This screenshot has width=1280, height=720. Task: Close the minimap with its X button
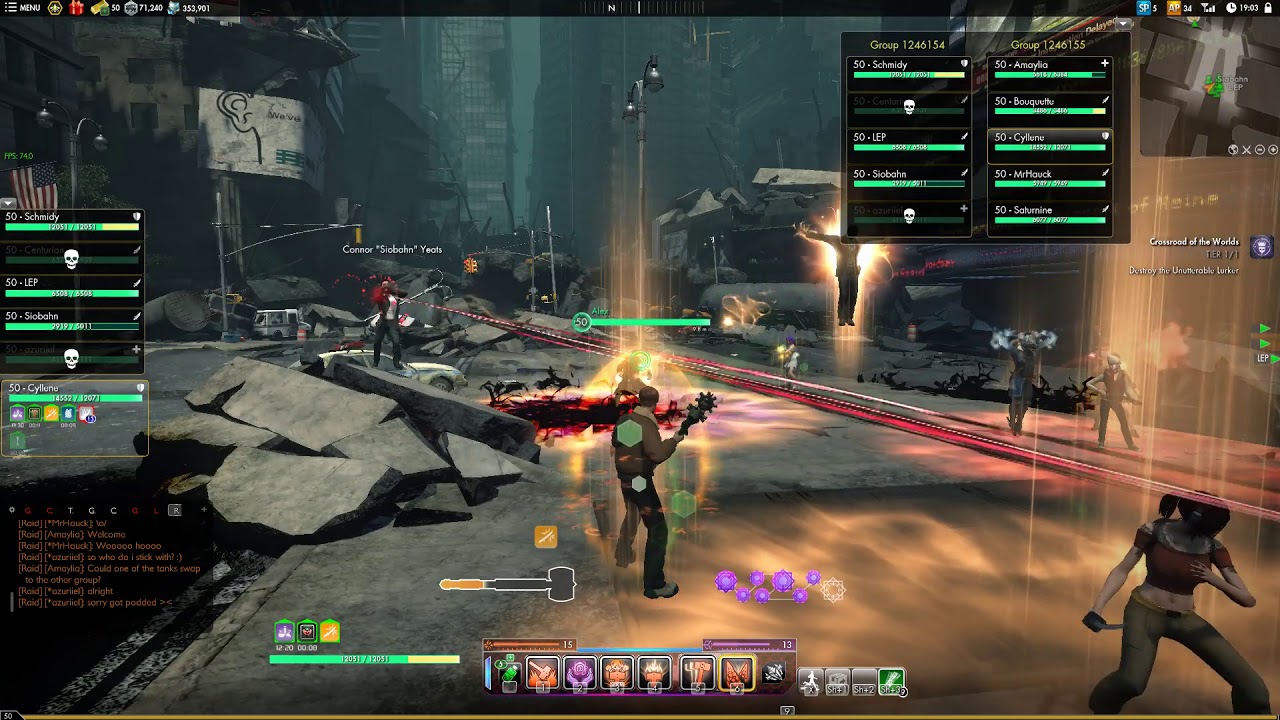coord(1247,150)
